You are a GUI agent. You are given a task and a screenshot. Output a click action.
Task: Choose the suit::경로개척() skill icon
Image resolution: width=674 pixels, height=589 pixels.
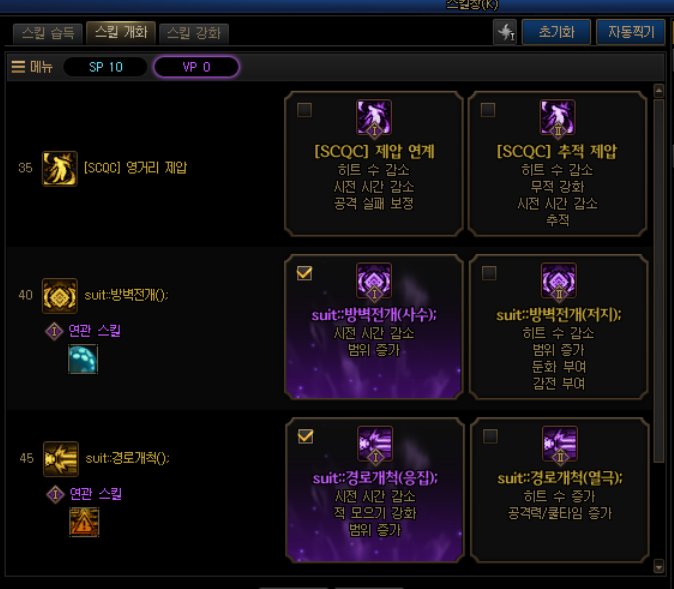[60, 458]
